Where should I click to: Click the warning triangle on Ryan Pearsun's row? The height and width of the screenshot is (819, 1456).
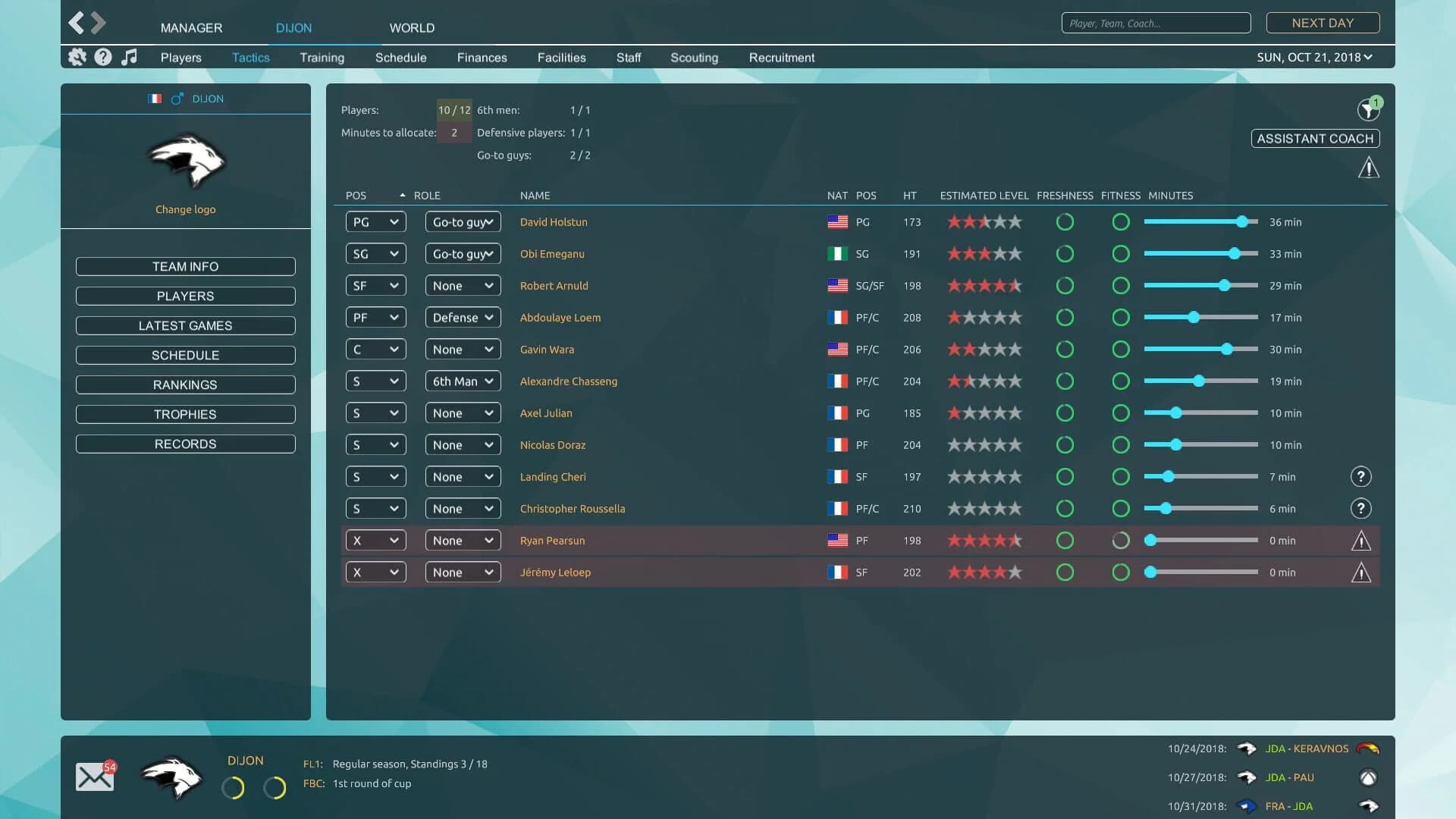point(1362,540)
